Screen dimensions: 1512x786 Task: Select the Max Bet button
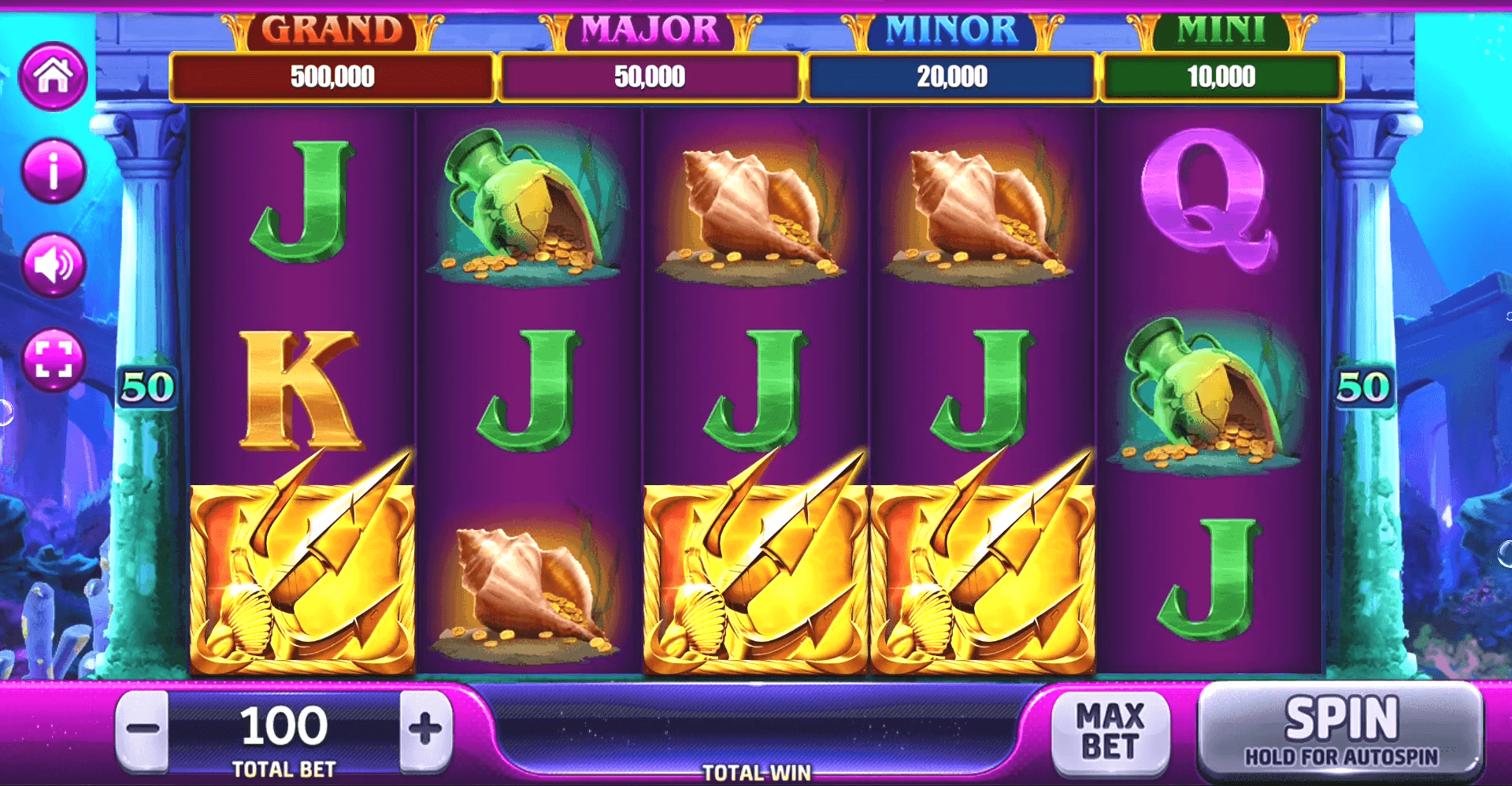(x=1110, y=732)
